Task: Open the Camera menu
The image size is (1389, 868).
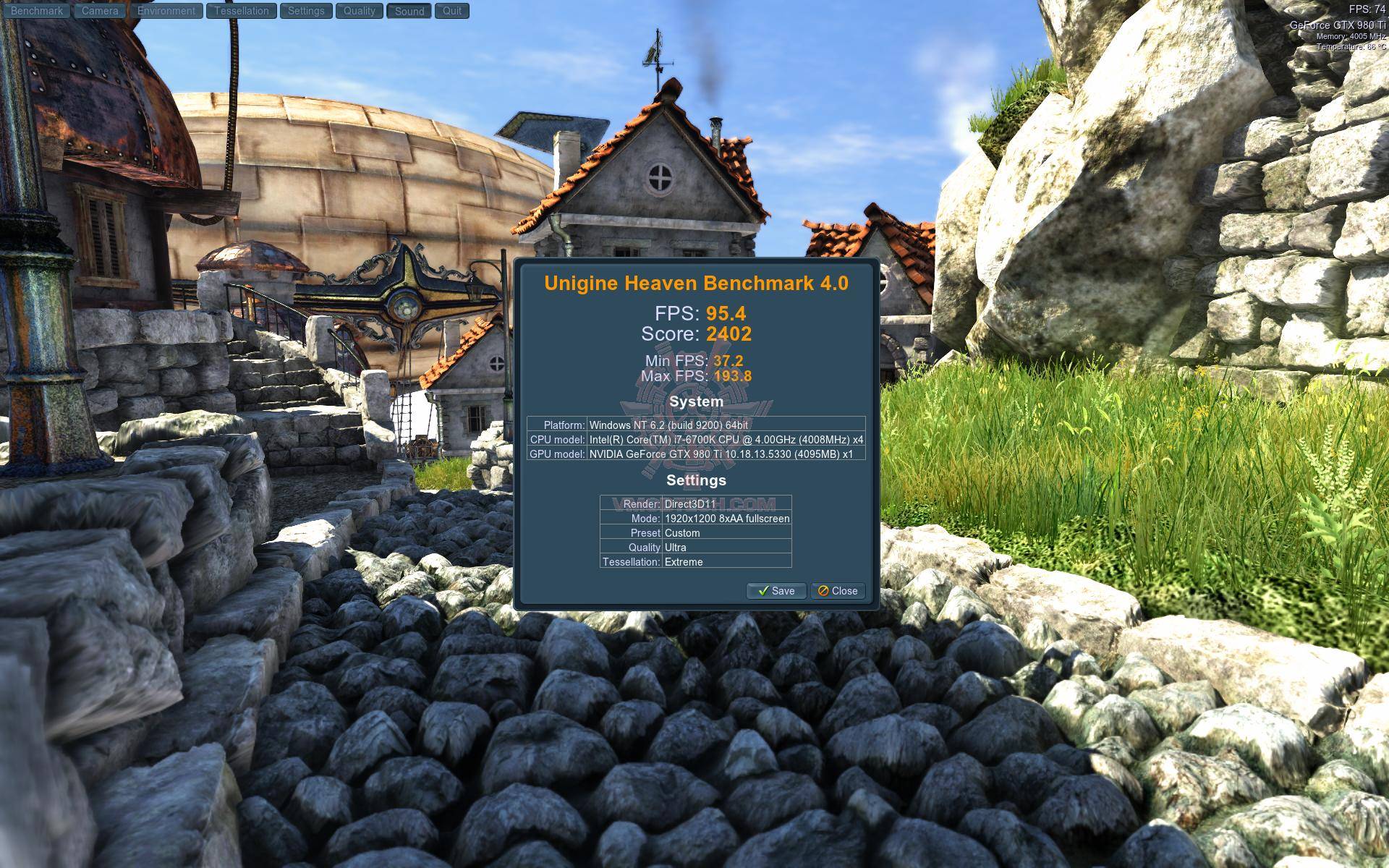Action: pos(100,11)
